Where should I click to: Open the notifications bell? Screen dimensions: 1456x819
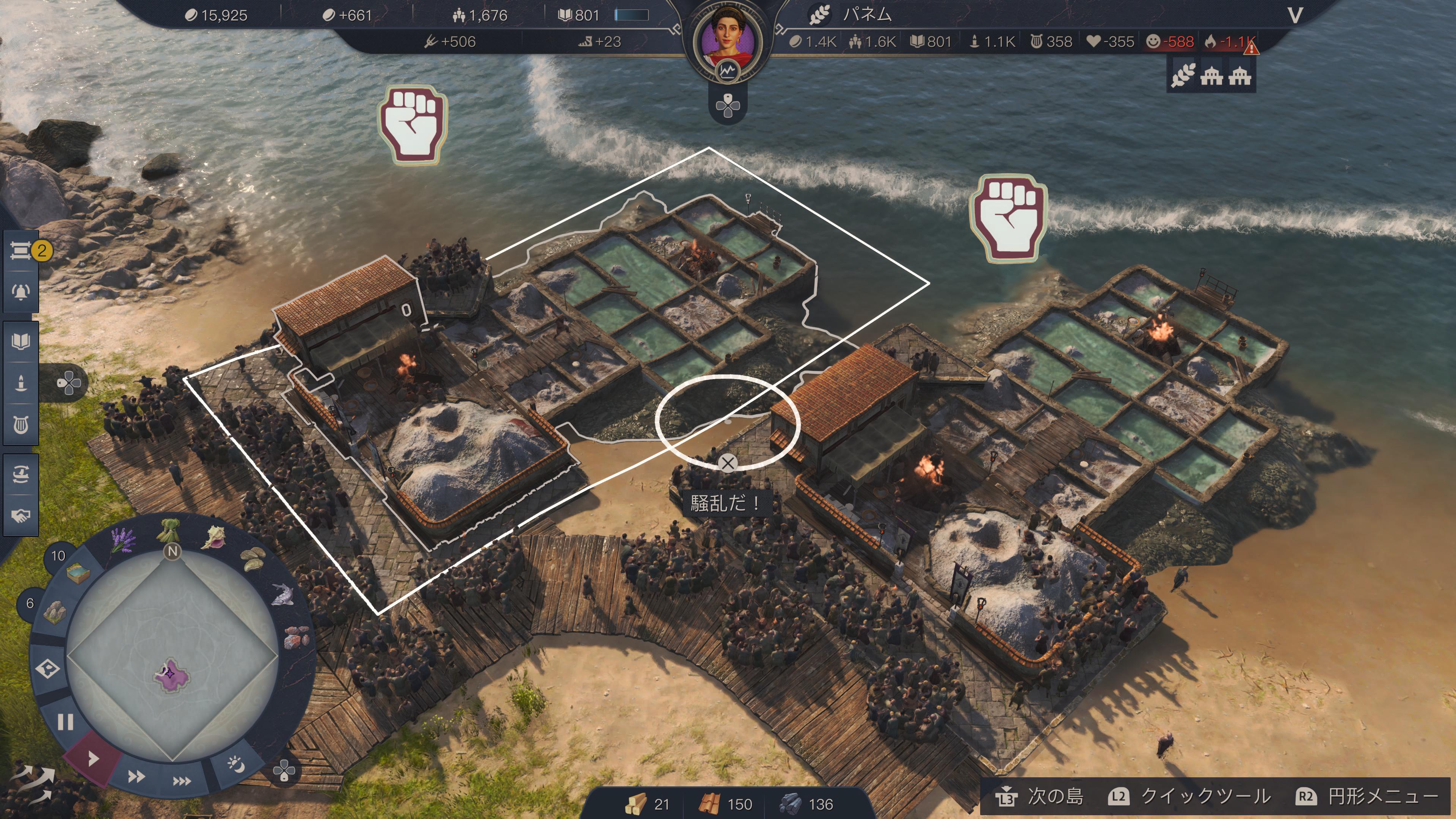tap(21, 292)
